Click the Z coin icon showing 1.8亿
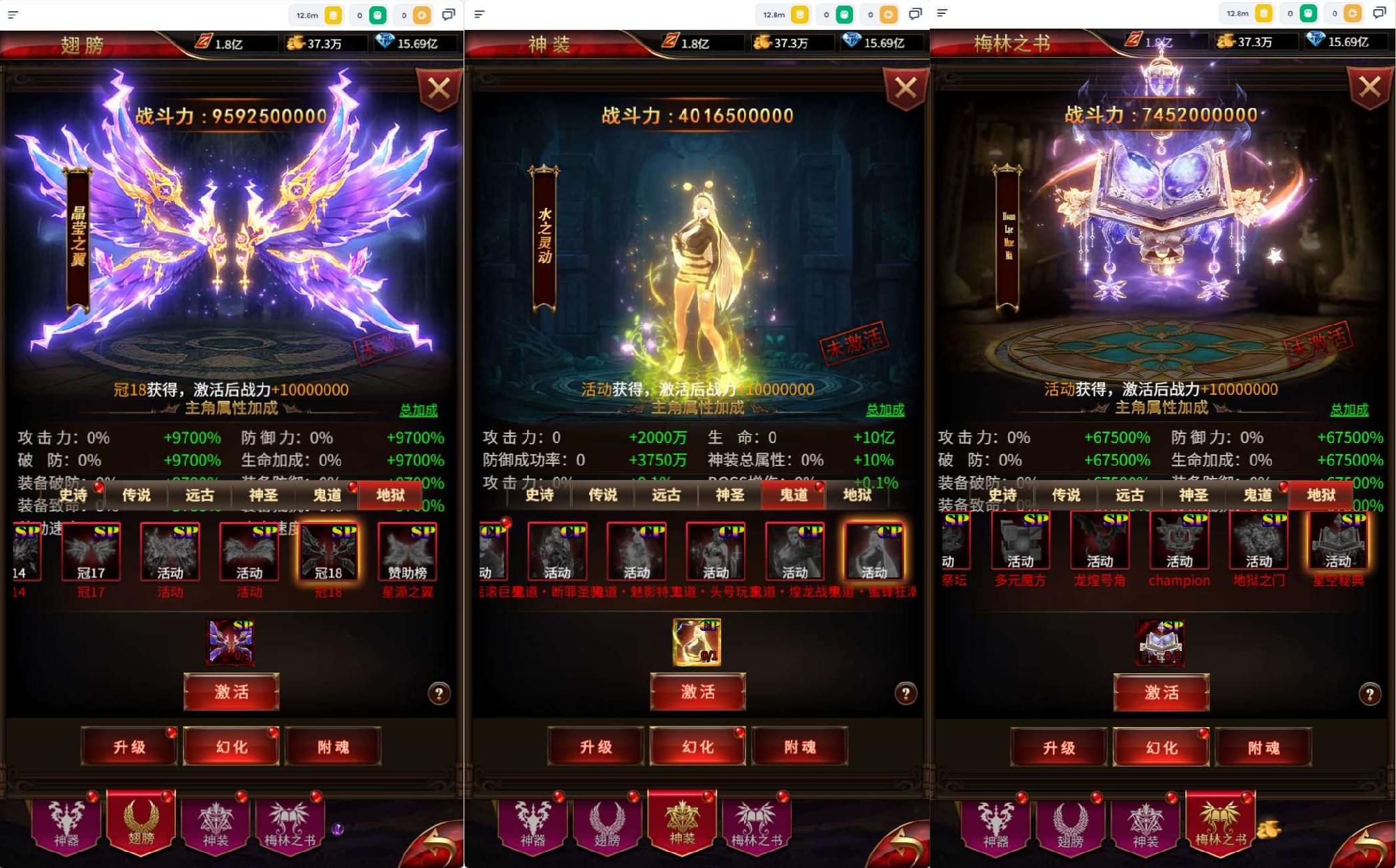The width and height of the screenshot is (1396, 868). tap(202, 41)
